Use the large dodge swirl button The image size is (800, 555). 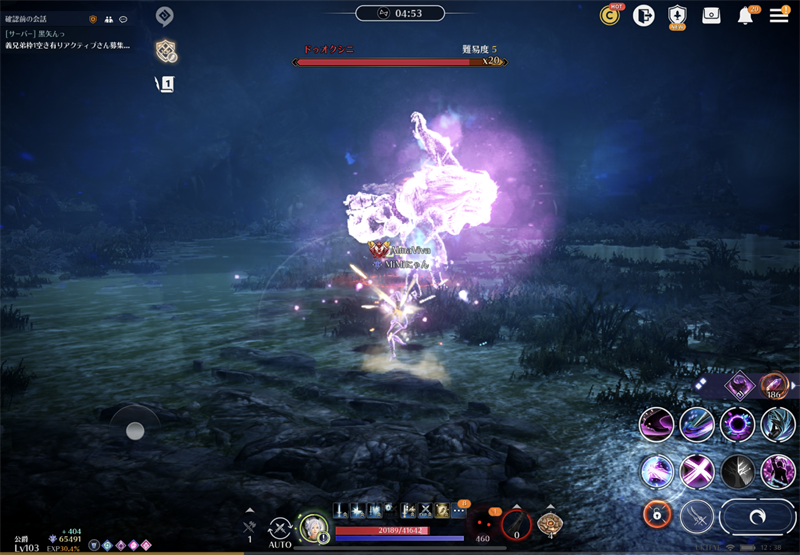[755, 516]
